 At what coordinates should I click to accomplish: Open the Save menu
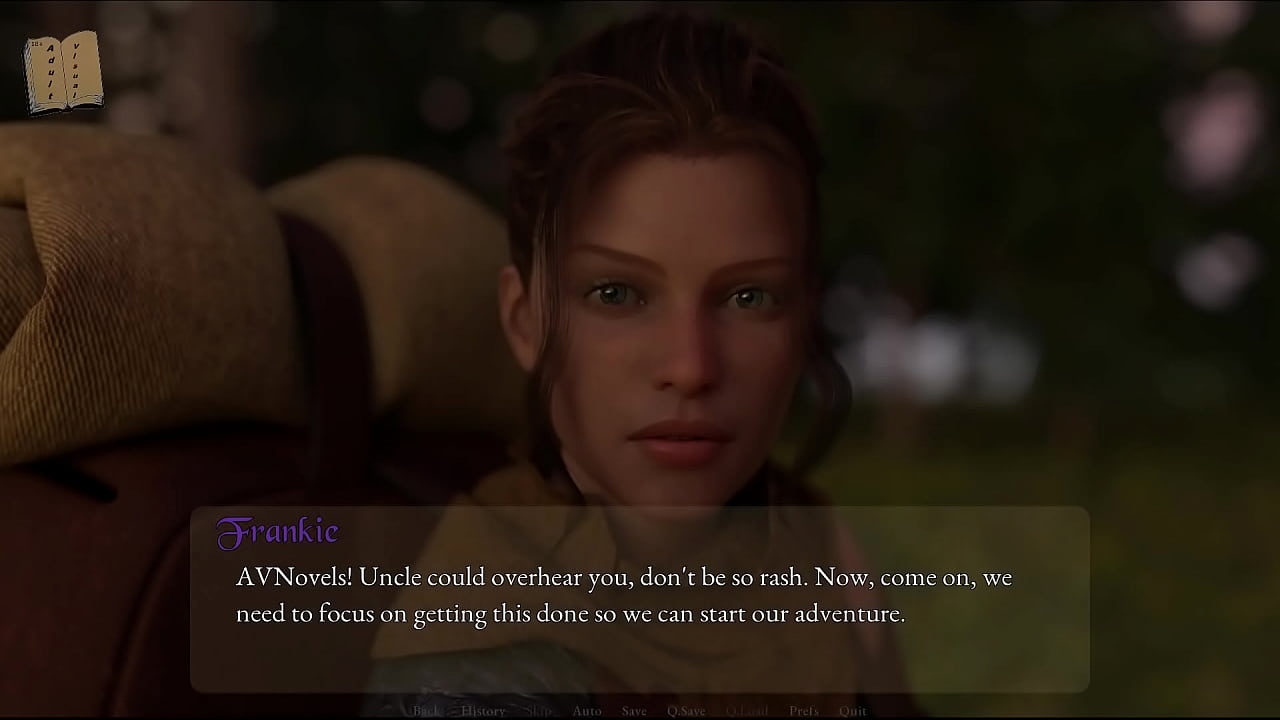click(x=634, y=711)
